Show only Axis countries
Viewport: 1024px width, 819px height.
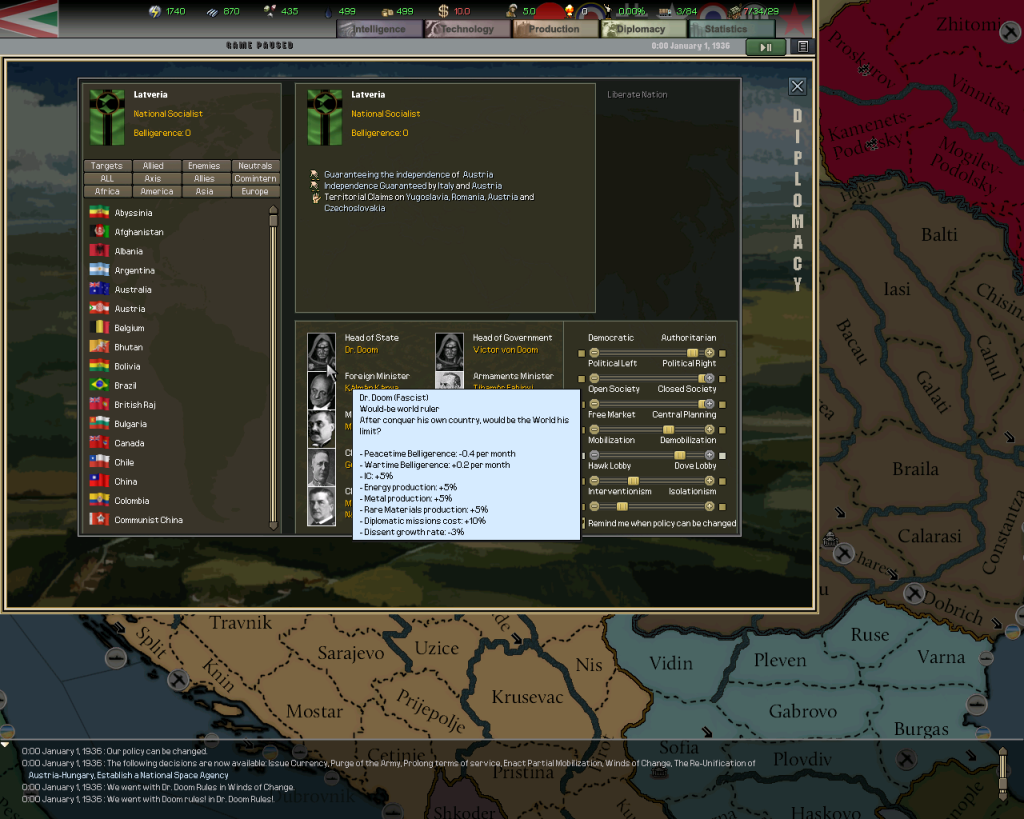click(155, 179)
